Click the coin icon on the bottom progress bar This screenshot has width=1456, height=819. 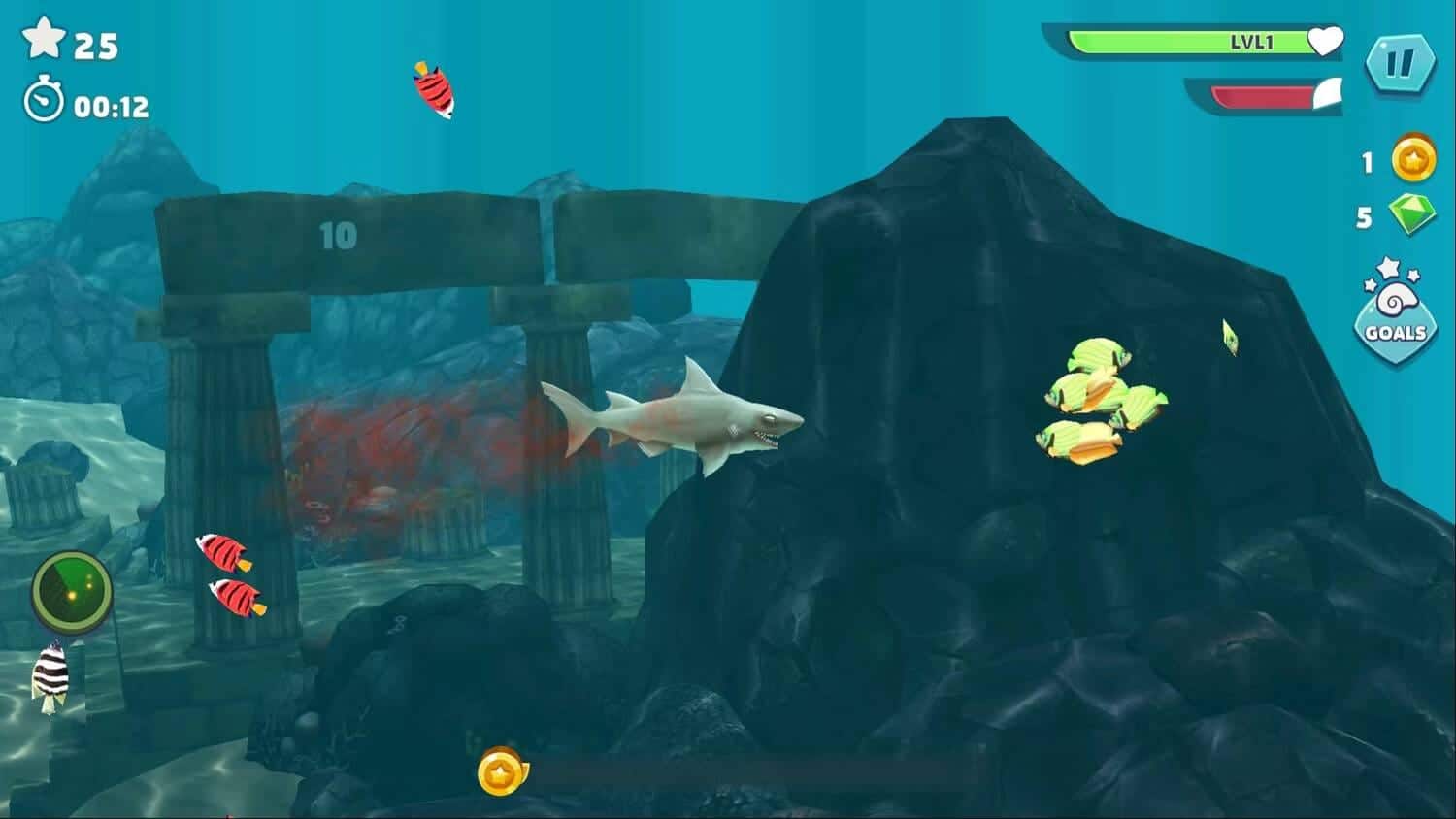pos(499,773)
